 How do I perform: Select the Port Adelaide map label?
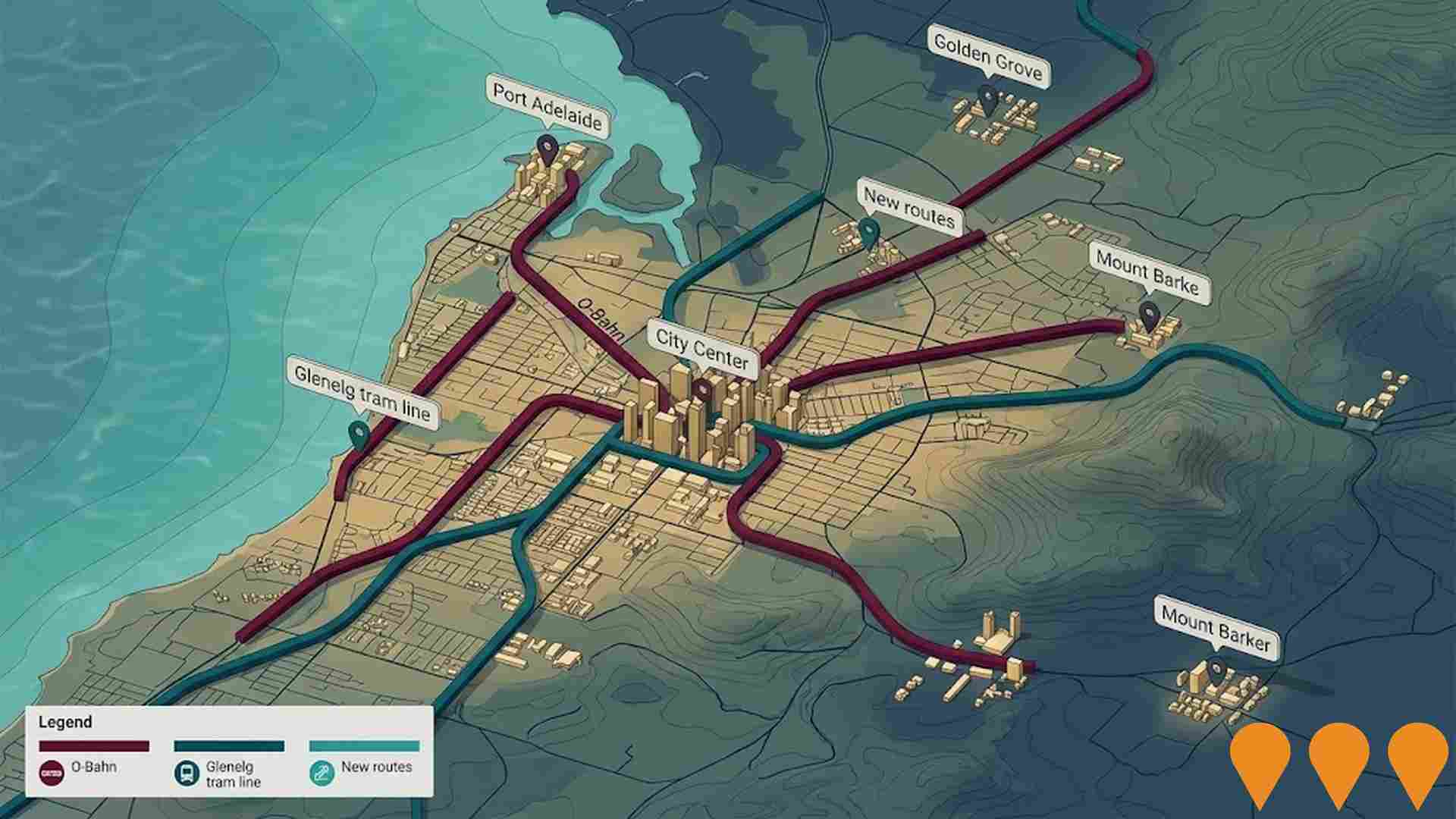coord(547,108)
